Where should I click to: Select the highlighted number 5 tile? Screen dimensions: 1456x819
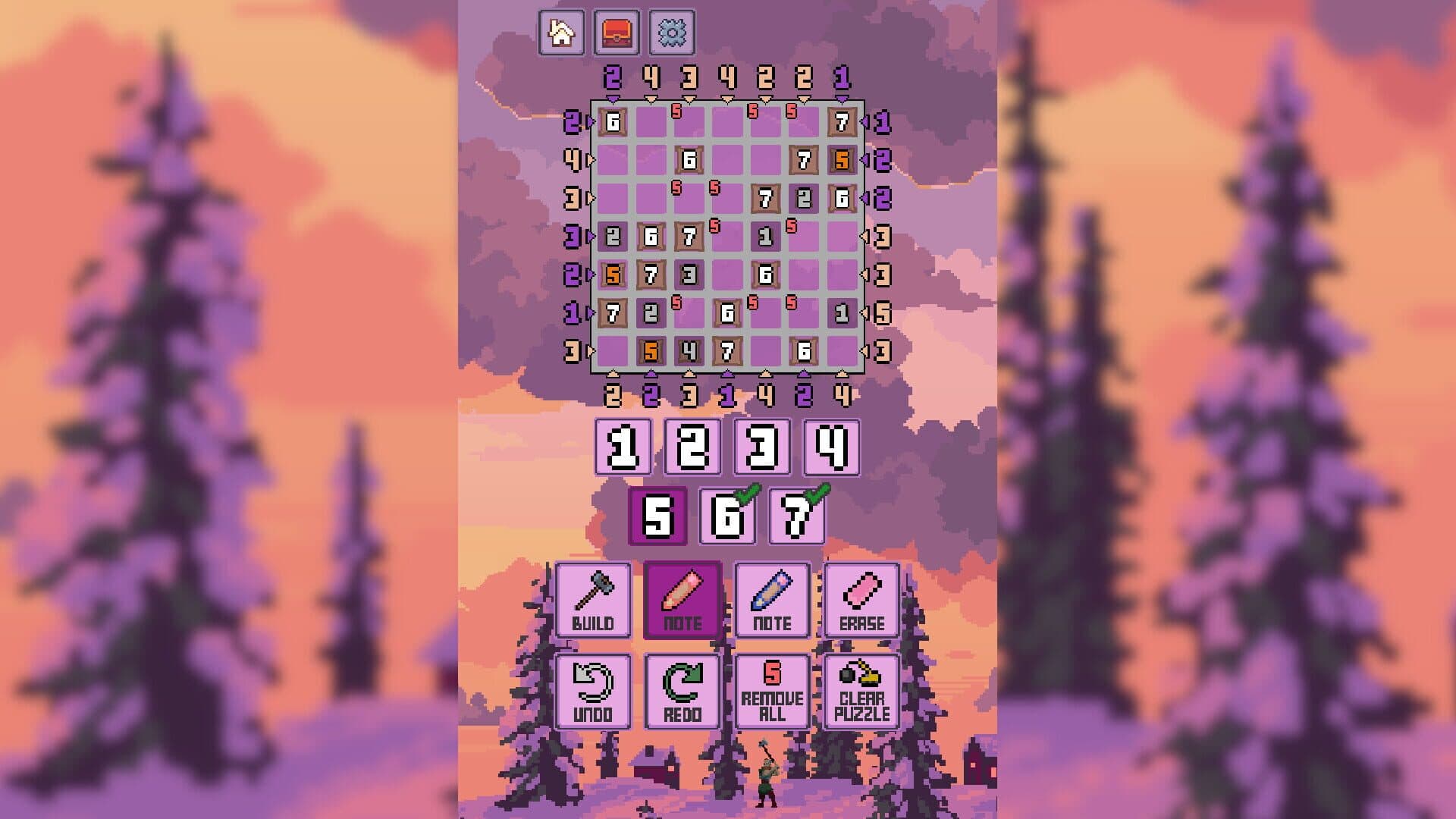point(657,517)
